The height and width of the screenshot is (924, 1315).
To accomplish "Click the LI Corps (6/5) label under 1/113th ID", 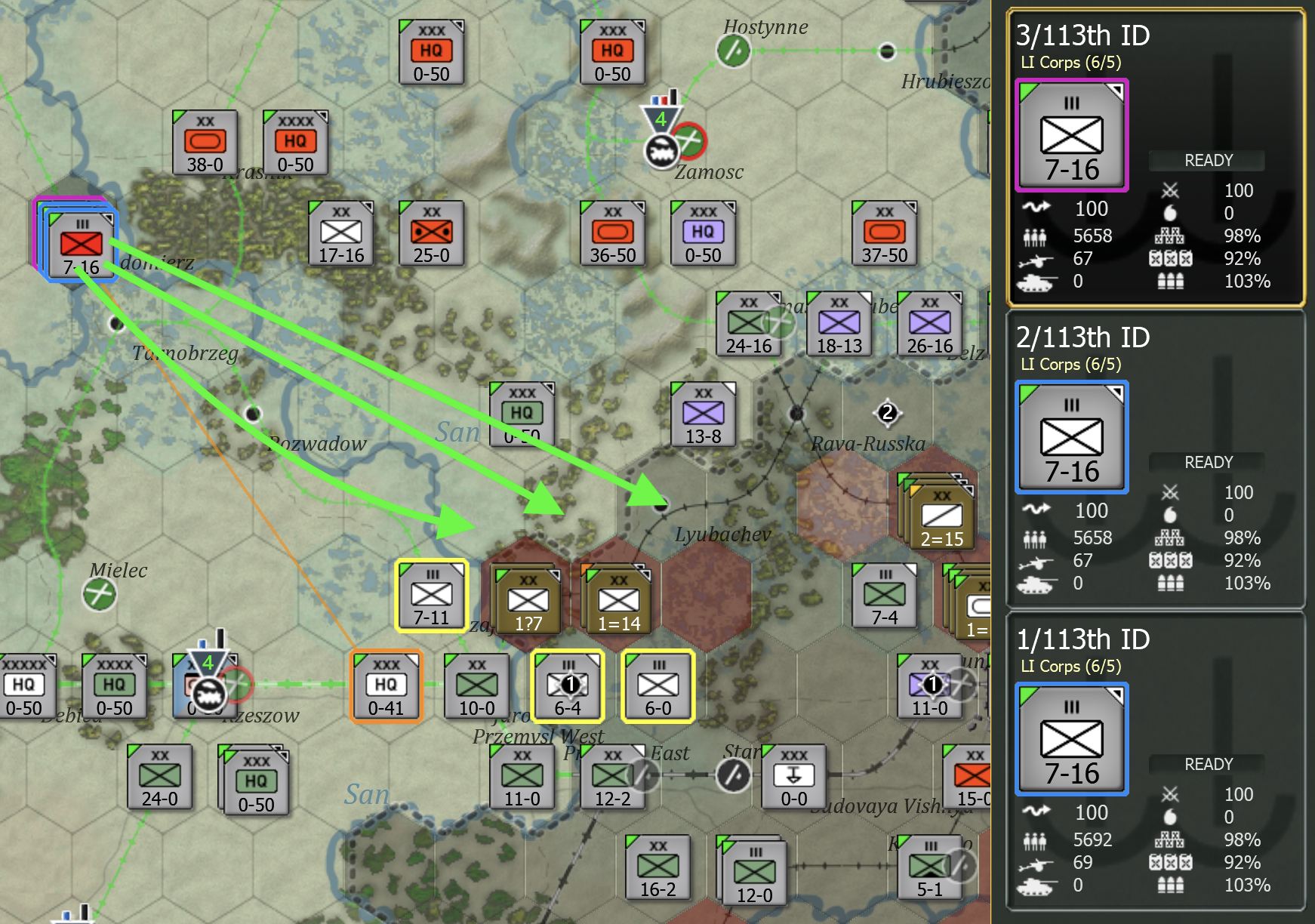I will tap(1070, 667).
